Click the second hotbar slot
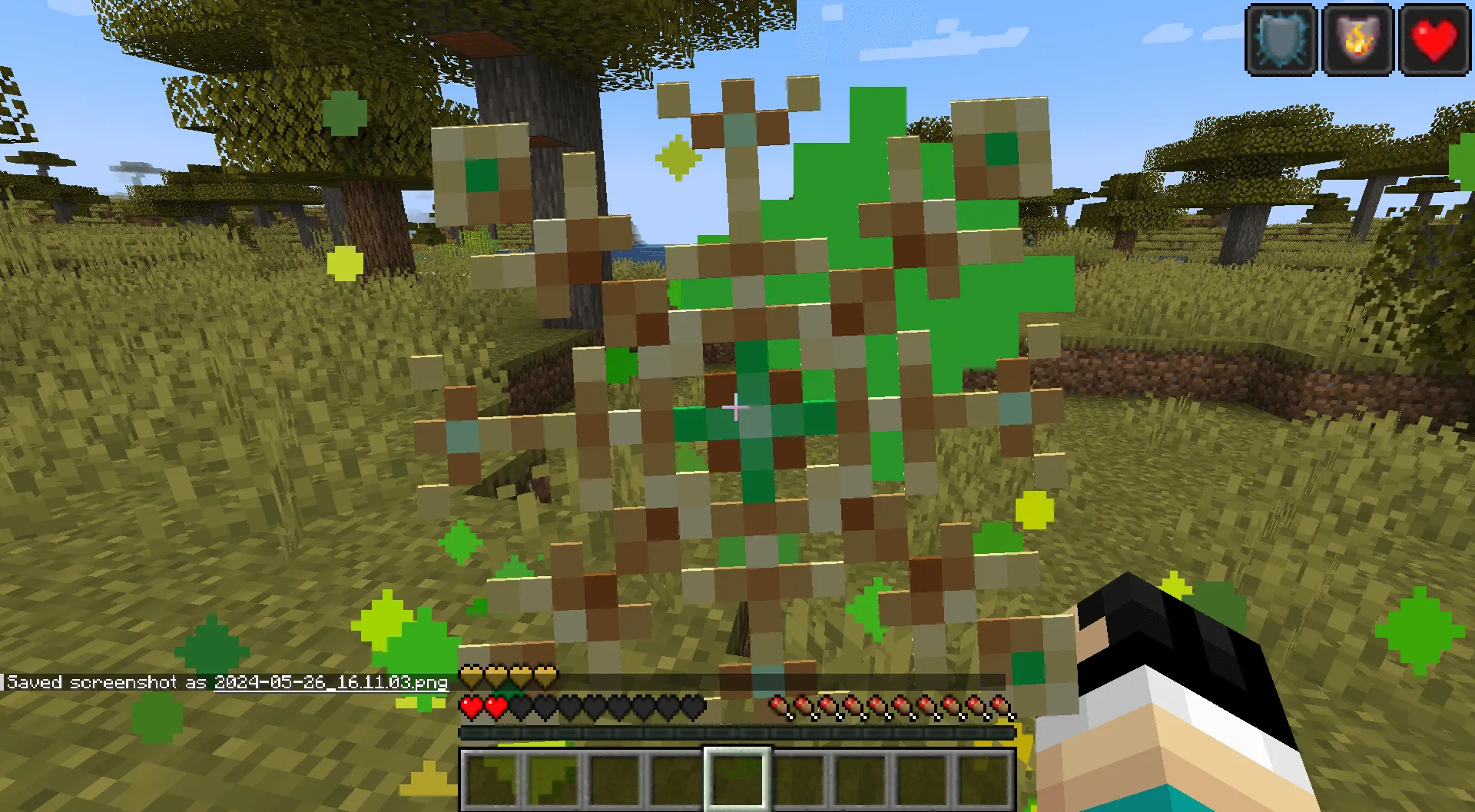 click(x=553, y=778)
